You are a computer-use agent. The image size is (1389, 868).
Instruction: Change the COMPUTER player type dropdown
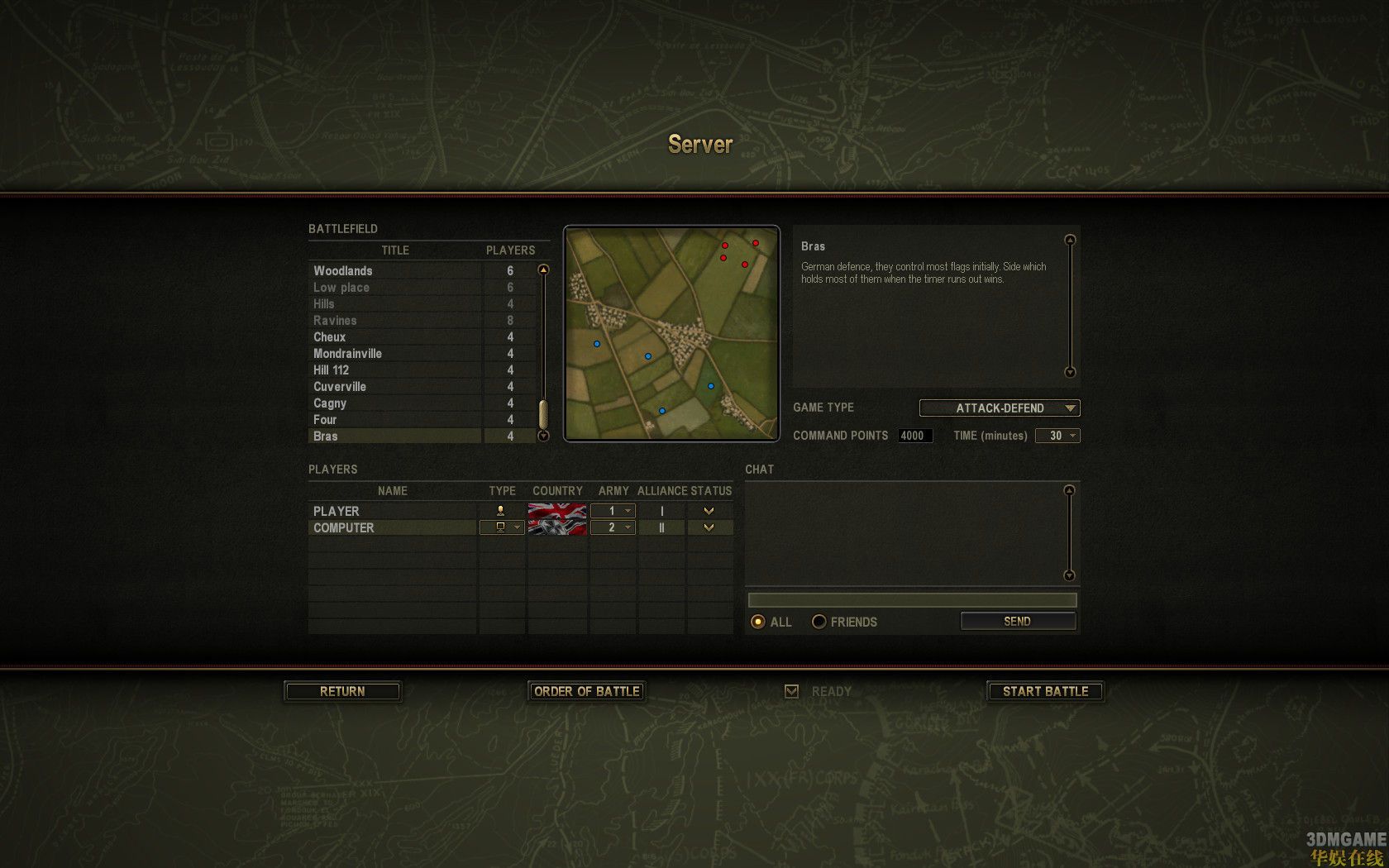(502, 527)
